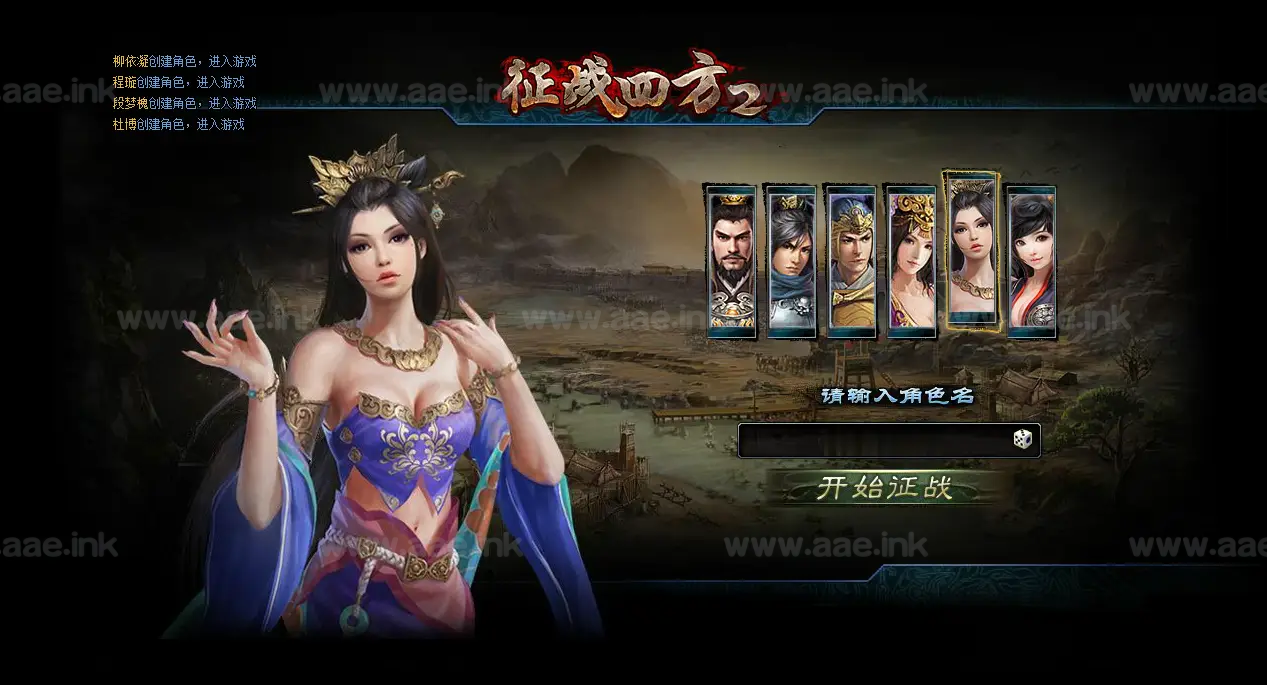Image resolution: width=1267 pixels, height=685 pixels.
Task: Pick the woman in red dress portrait
Action: pyautogui.click(x=1031, y=261)
